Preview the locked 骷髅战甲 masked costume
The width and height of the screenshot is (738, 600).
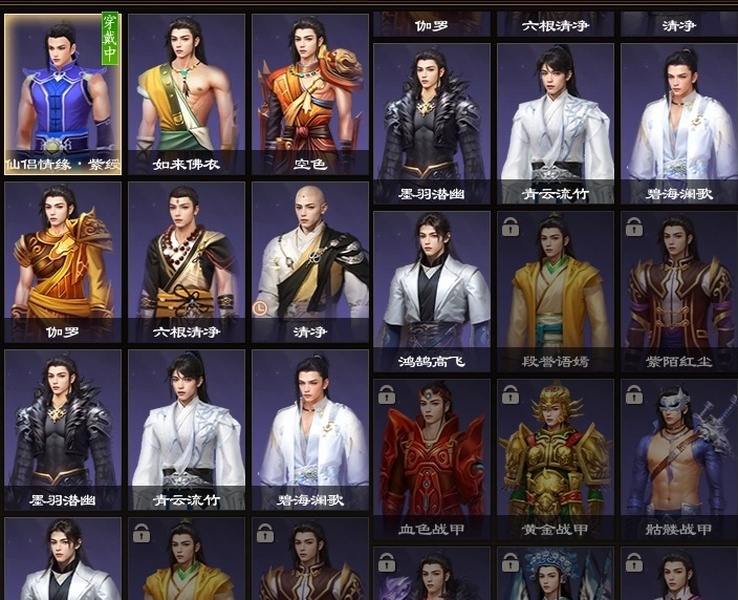pos(679,458)
